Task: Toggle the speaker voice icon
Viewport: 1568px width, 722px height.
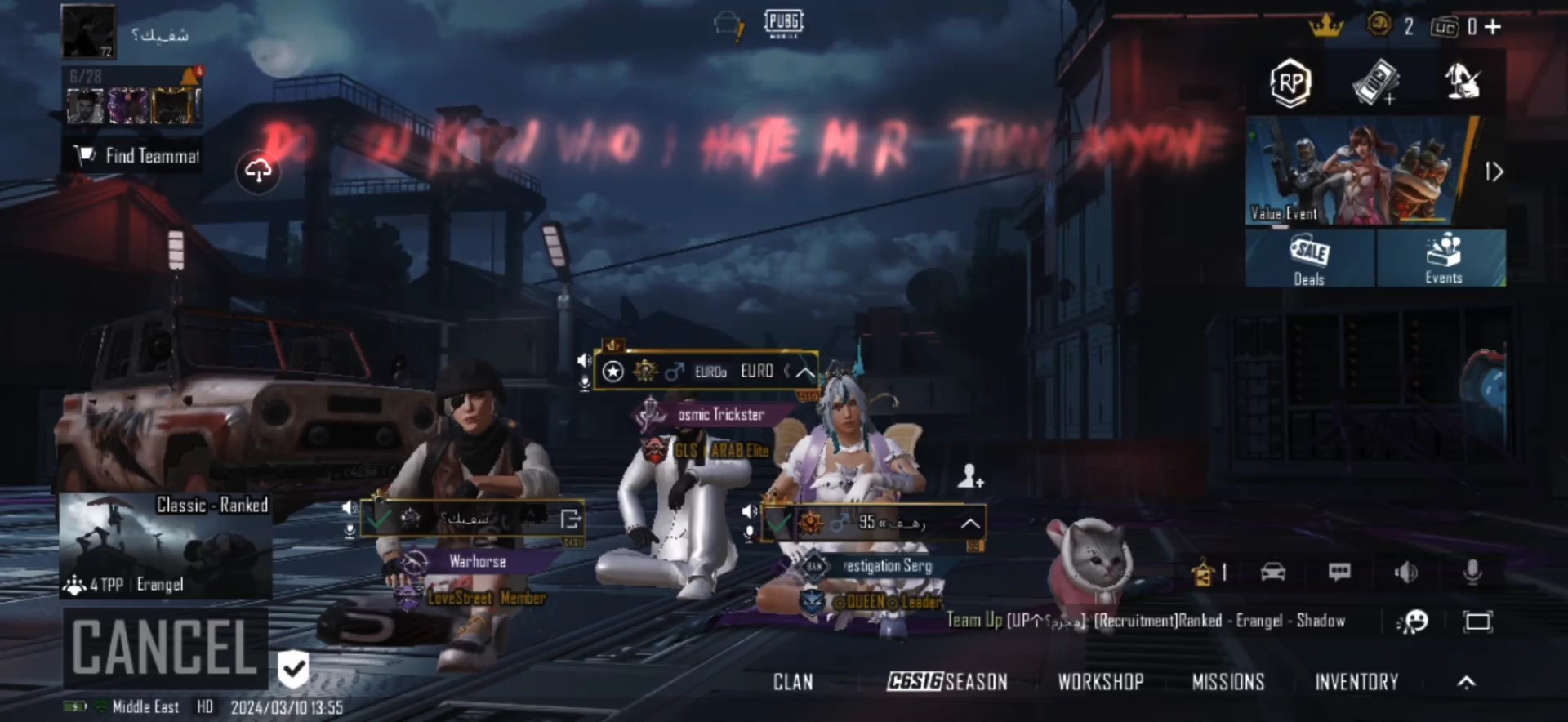Action: [x=1405, y=572]
